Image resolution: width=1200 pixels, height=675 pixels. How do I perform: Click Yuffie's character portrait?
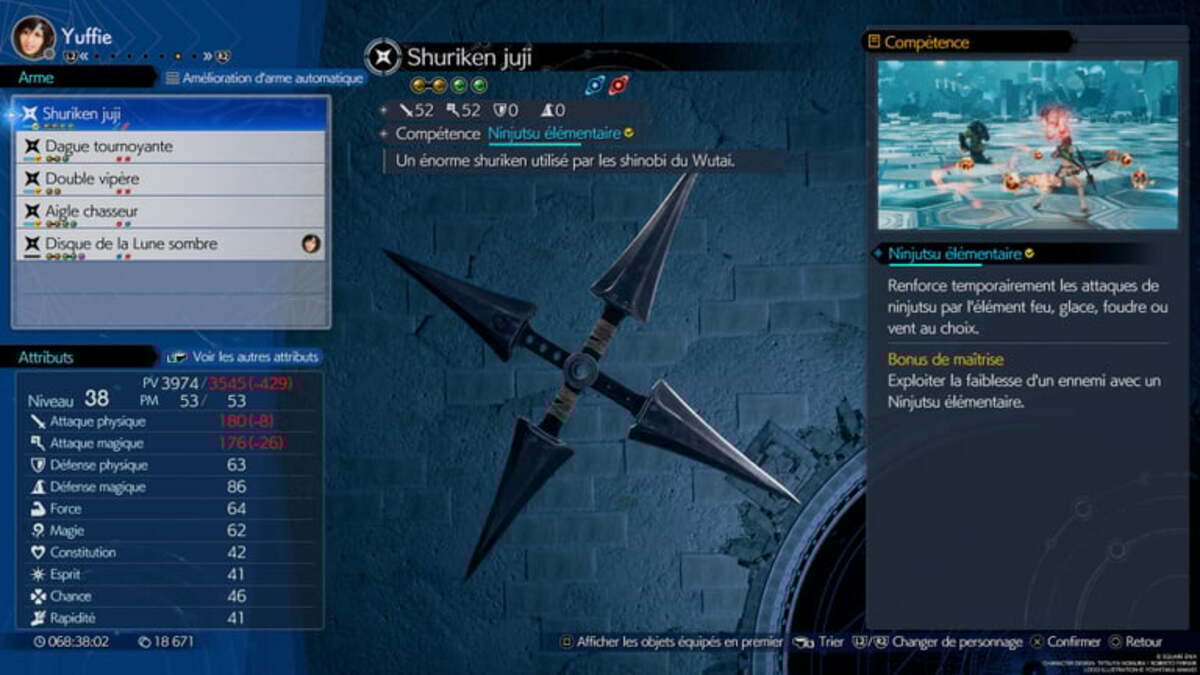[x=33, y=38]
